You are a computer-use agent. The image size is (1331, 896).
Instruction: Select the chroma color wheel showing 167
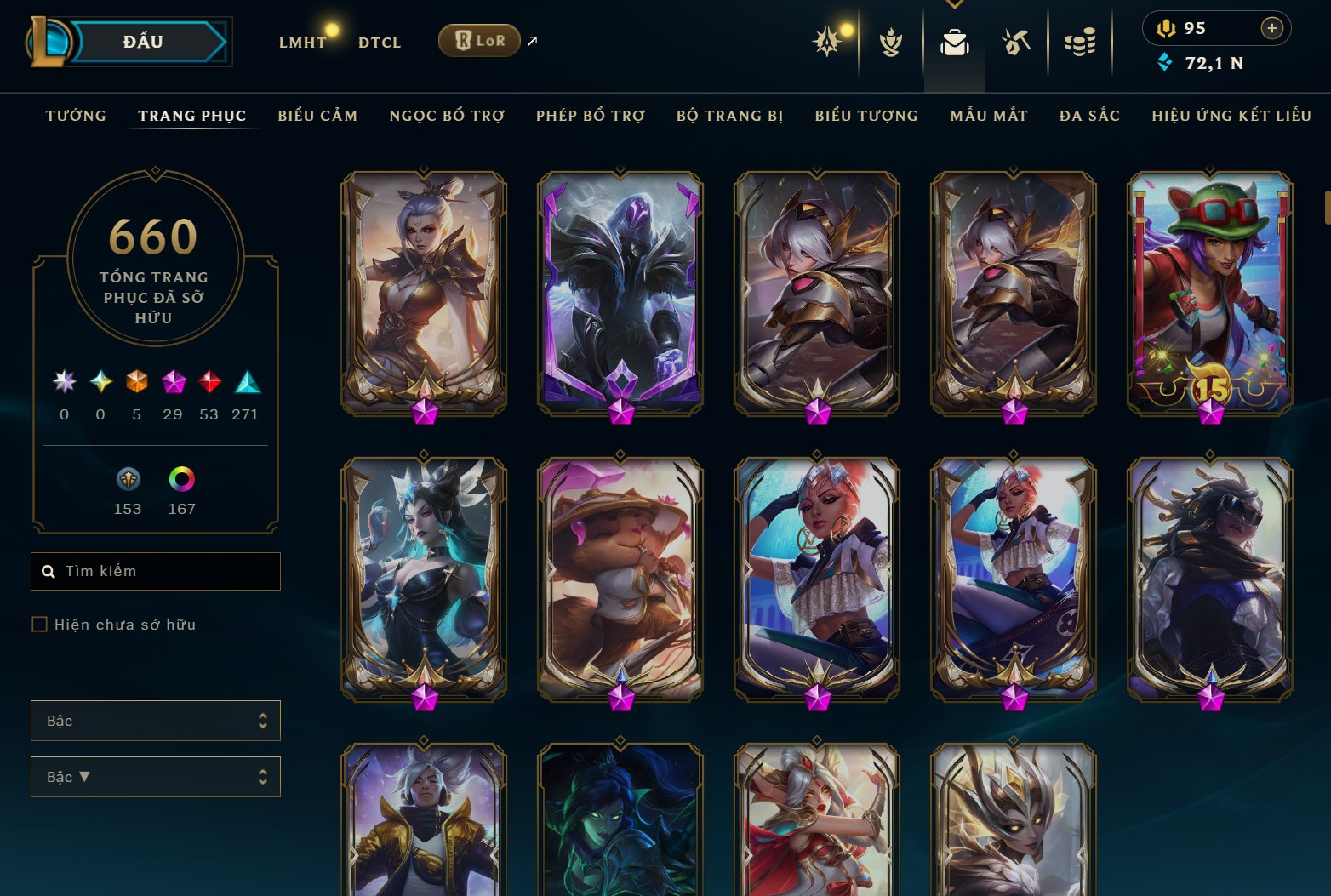coord(180,479)
